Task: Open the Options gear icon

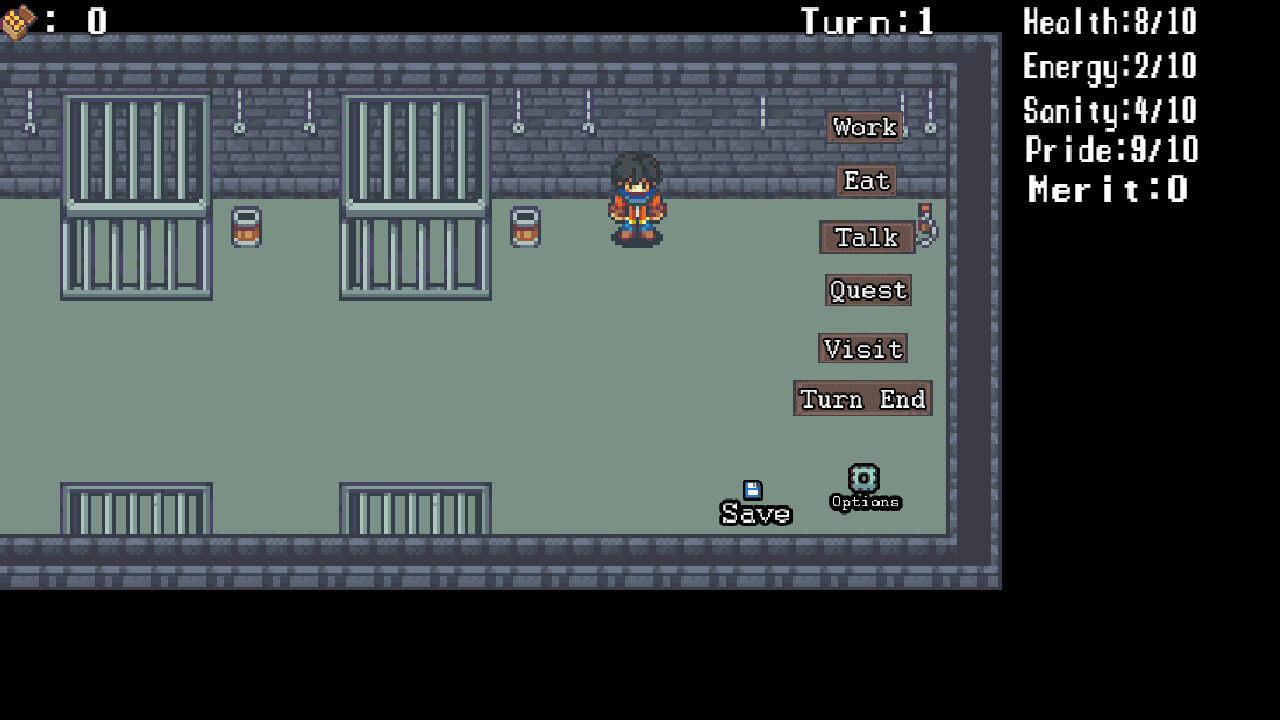Action: 864,478
